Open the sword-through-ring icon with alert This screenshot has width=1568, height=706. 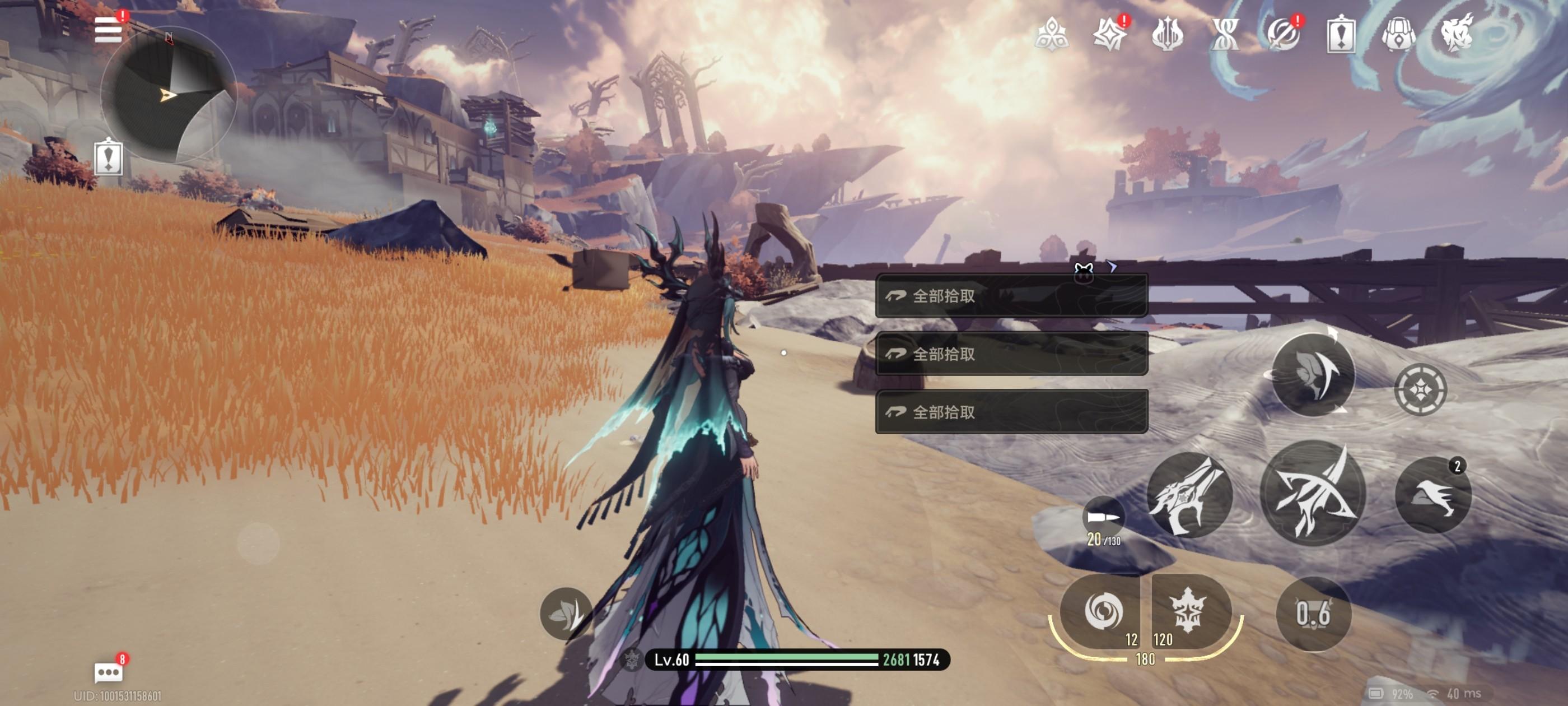click(x=1282, y=34)
